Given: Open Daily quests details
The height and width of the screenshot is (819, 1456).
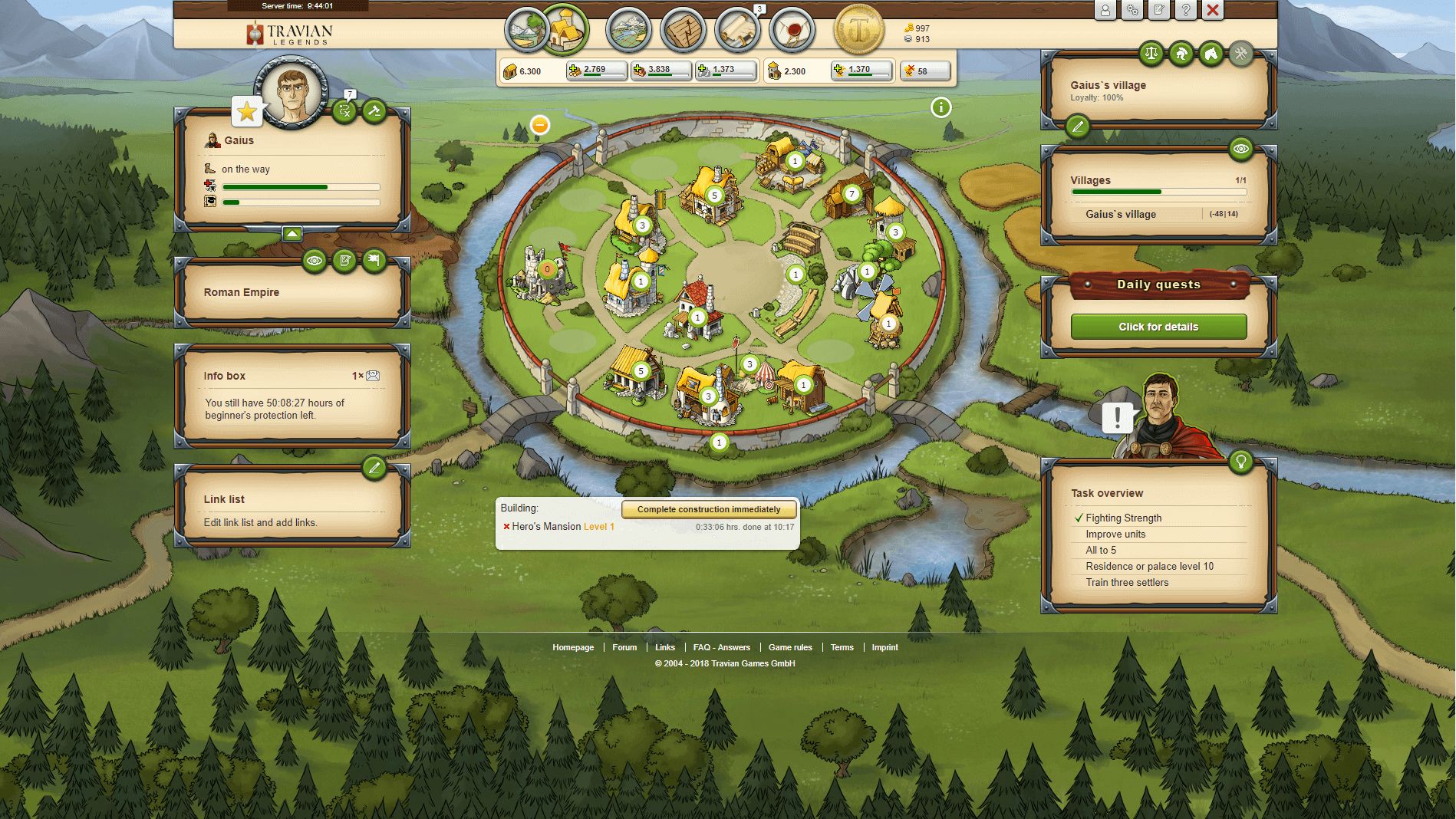Looking at the screenshot, I should [1158, 326].
